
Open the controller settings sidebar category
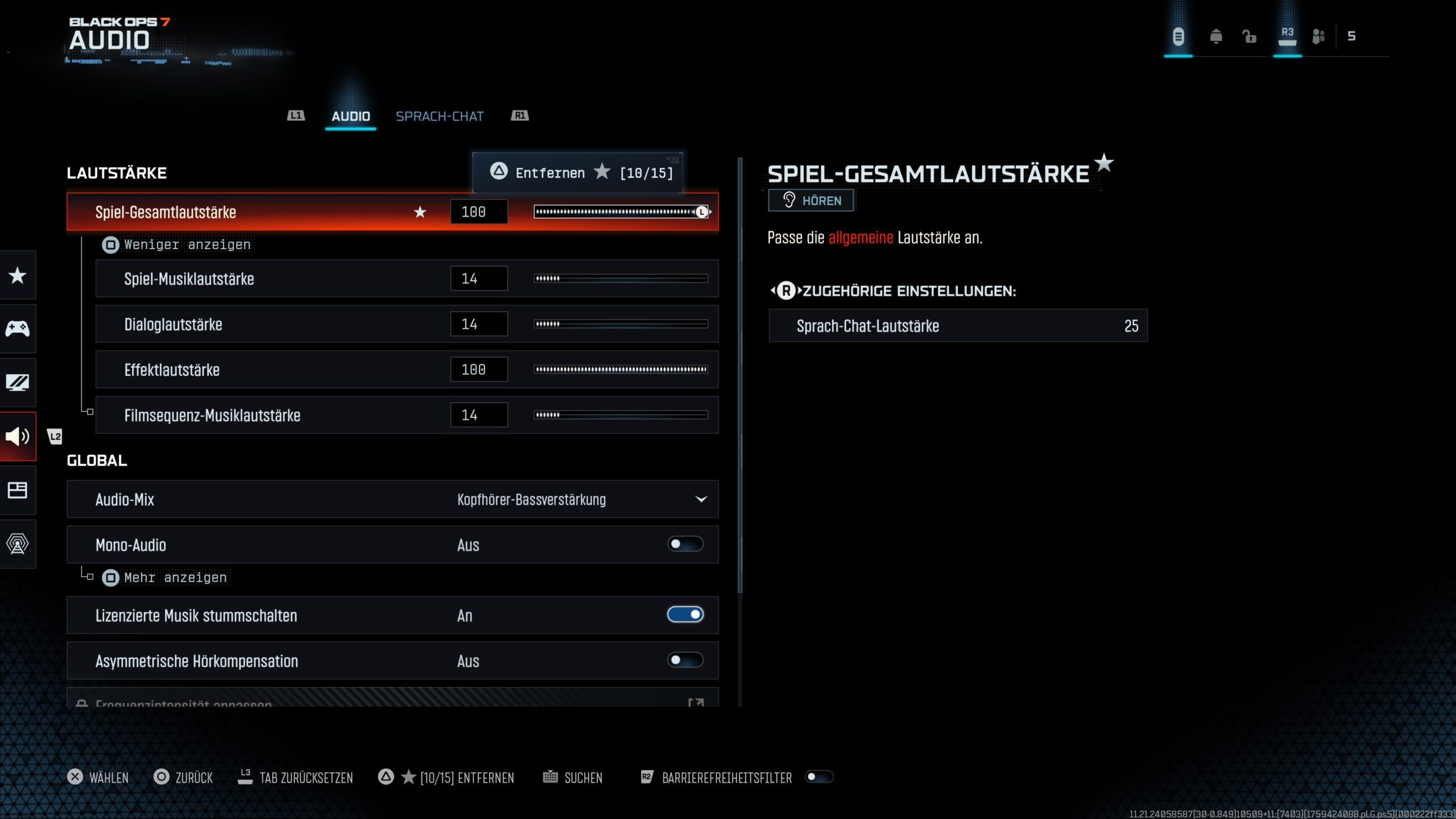pos(18,329)
